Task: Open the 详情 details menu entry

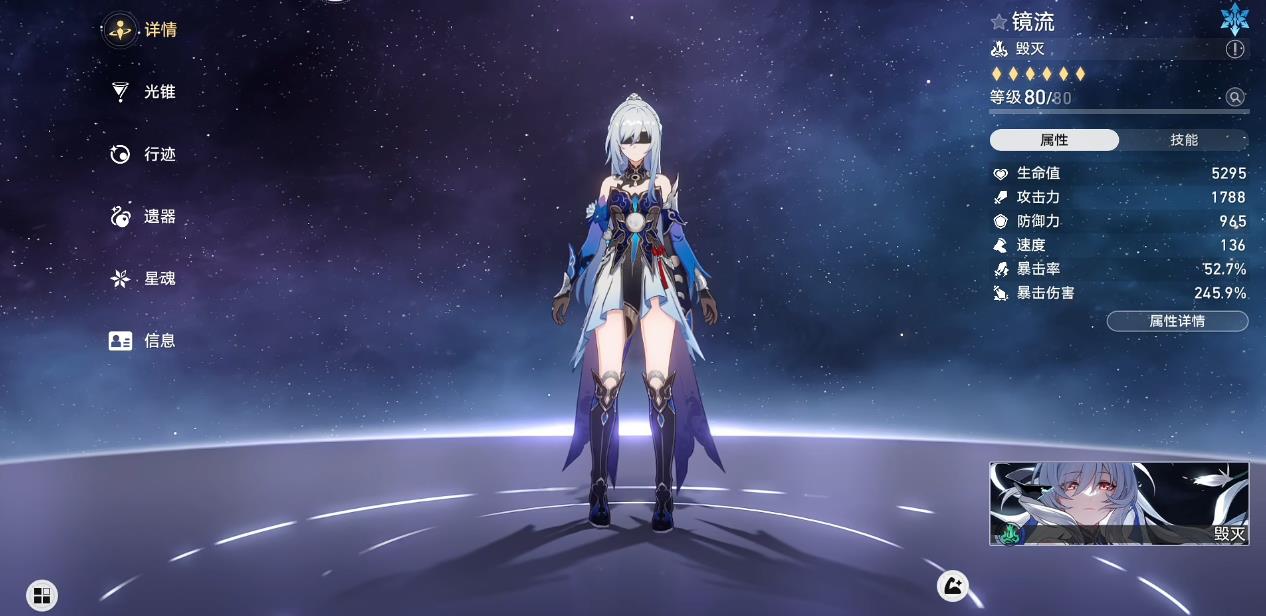Action: (x=142, y=30)
